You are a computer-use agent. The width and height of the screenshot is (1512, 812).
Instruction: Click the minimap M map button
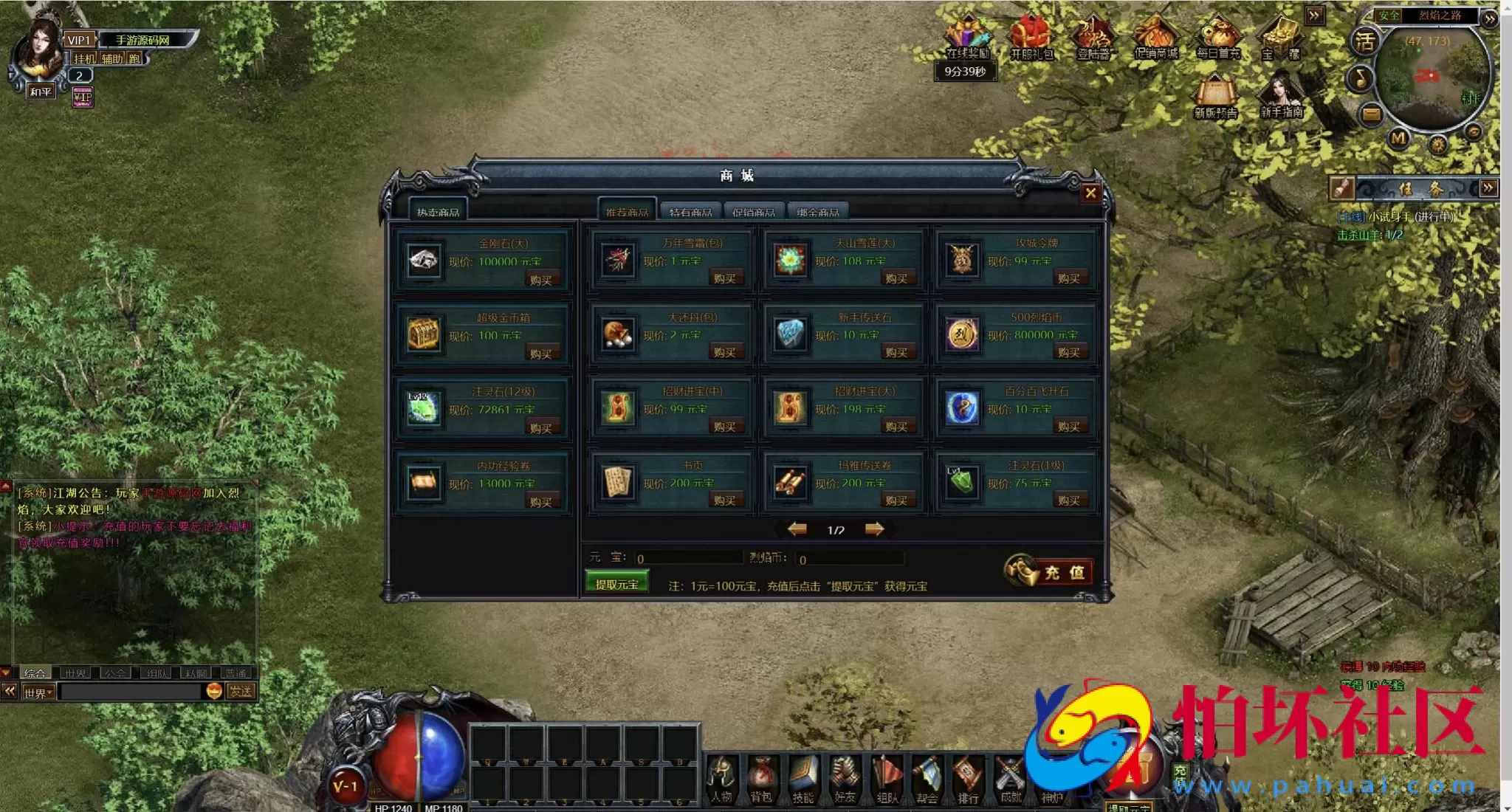tap(1398, 138)
